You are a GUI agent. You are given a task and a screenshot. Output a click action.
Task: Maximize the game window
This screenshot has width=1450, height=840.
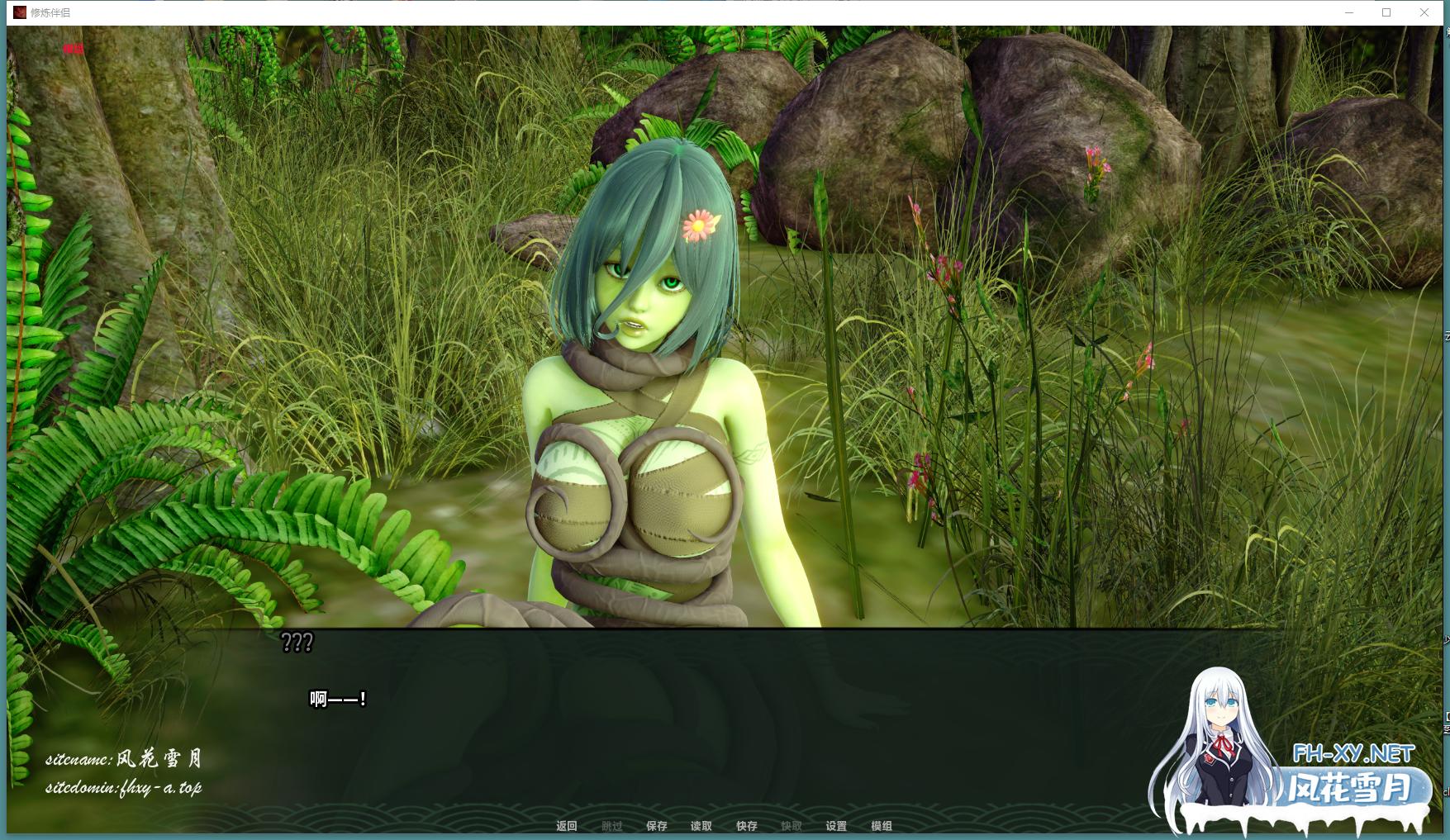click(x=1386, y=12)
